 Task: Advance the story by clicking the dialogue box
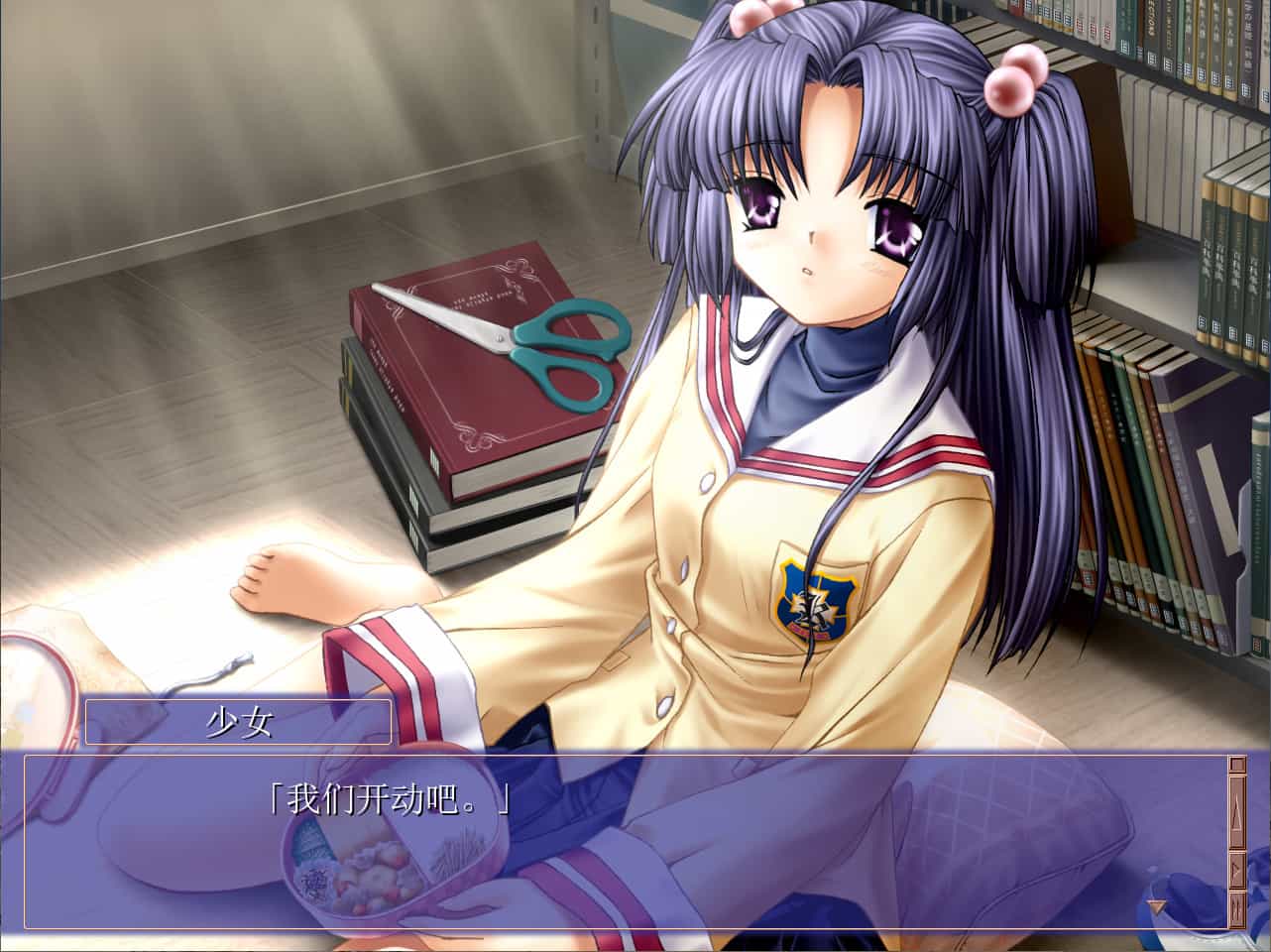coord(615,843)
